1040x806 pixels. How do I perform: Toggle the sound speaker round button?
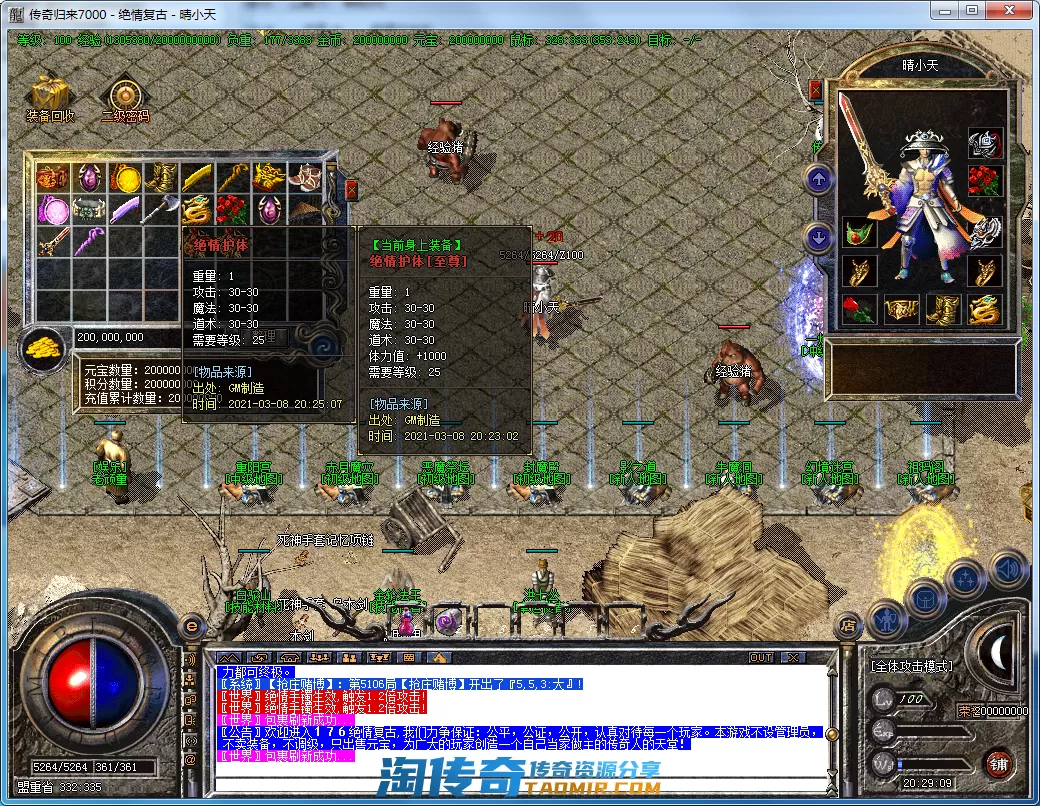tap(1009, 568)
